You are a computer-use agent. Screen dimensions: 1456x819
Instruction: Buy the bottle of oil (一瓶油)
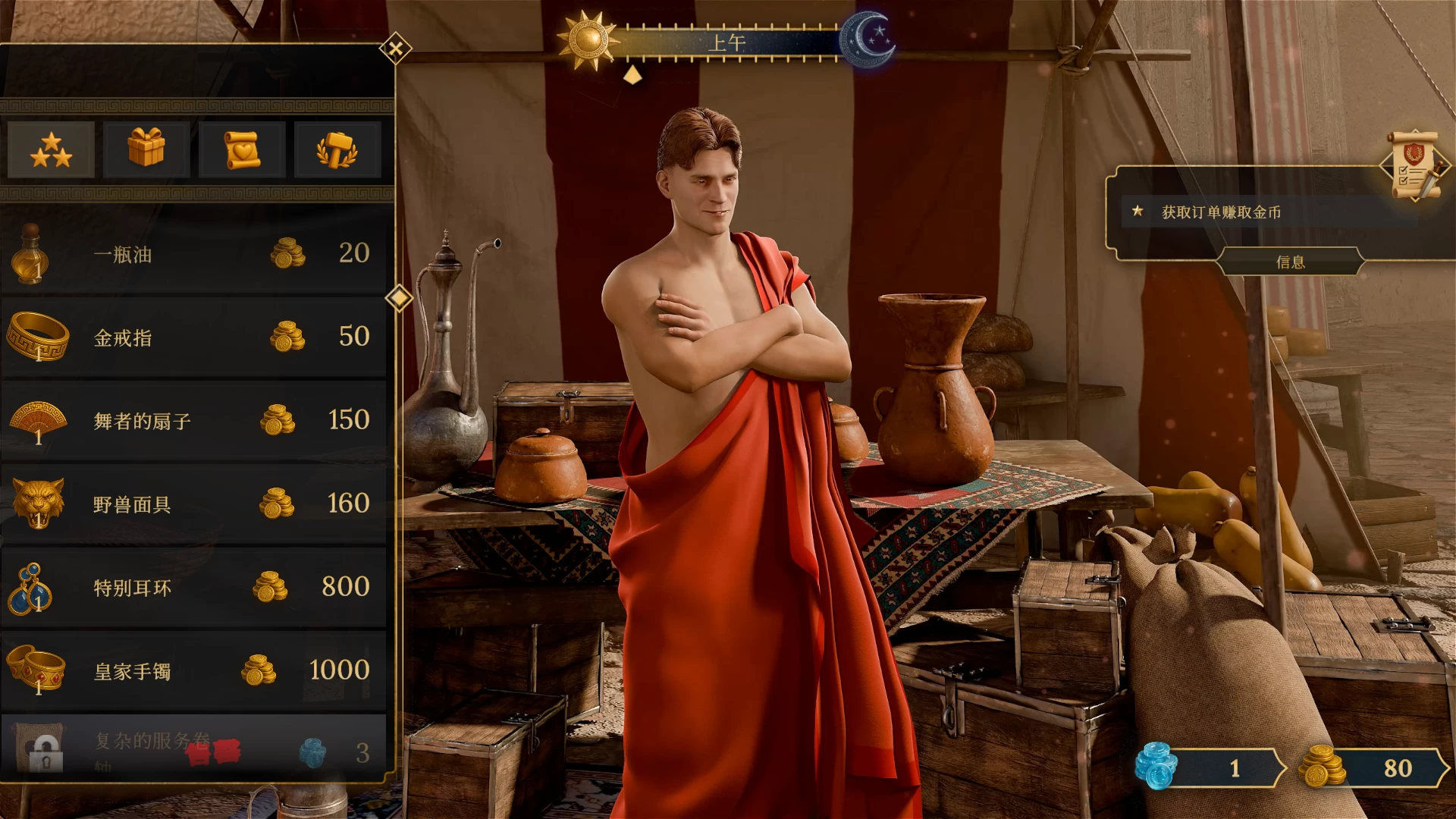click(193, 254)
